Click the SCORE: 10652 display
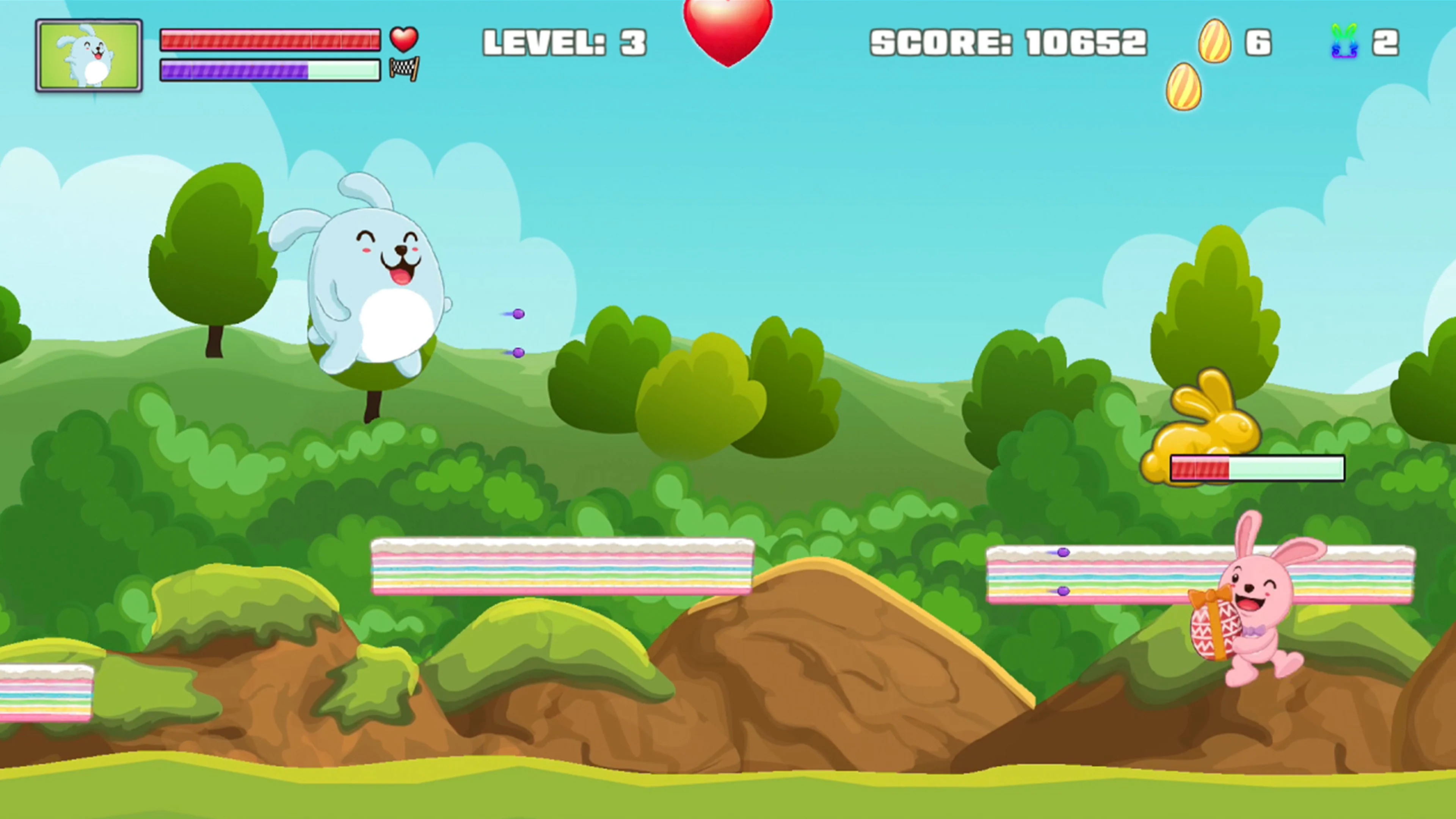This screenshot has height=819, width=1456. coord(1009,41)
